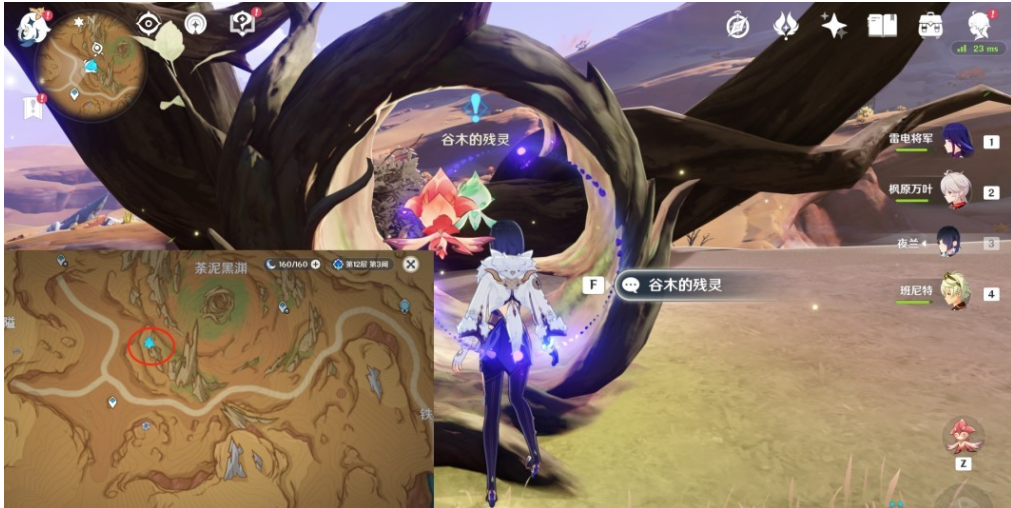Image resolution: width=1011 pixels, height=508 pixels.
Task: Select the red-circled cyan map marker
Action: point(150,344)
